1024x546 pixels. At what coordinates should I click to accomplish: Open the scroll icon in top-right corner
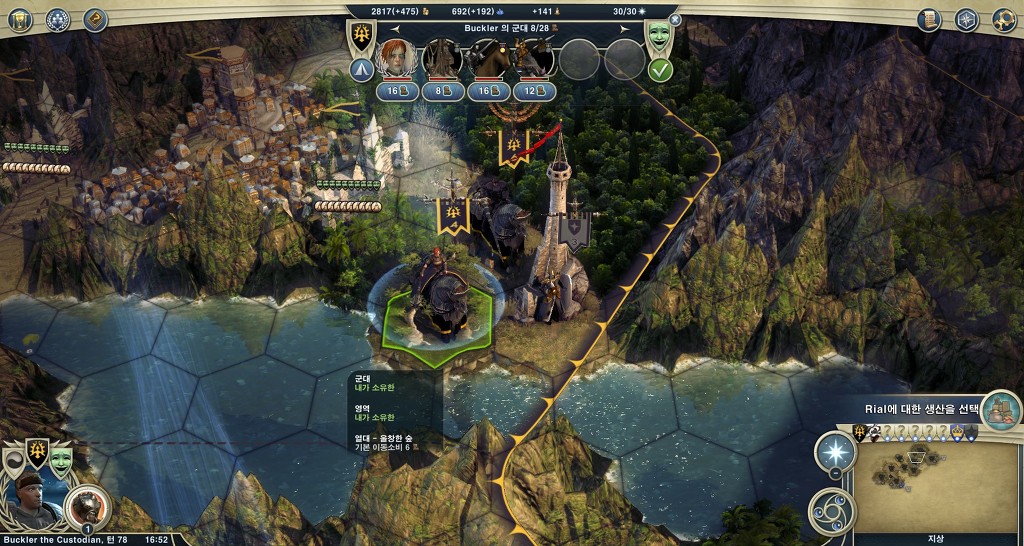click(929, 19)
